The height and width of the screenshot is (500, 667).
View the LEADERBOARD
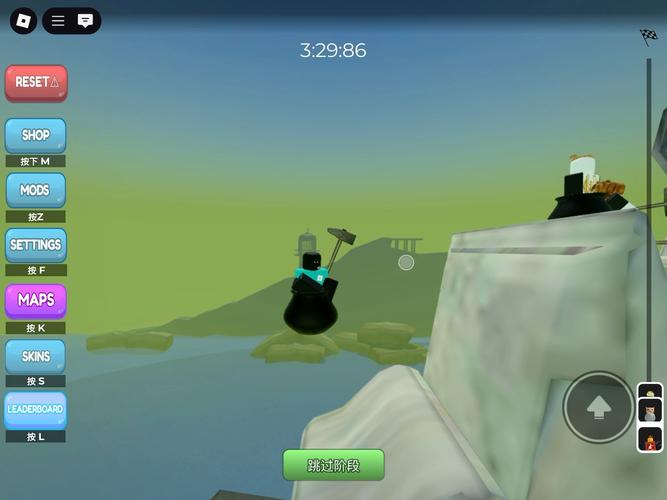pyautogui.click(x=36, y=410)
